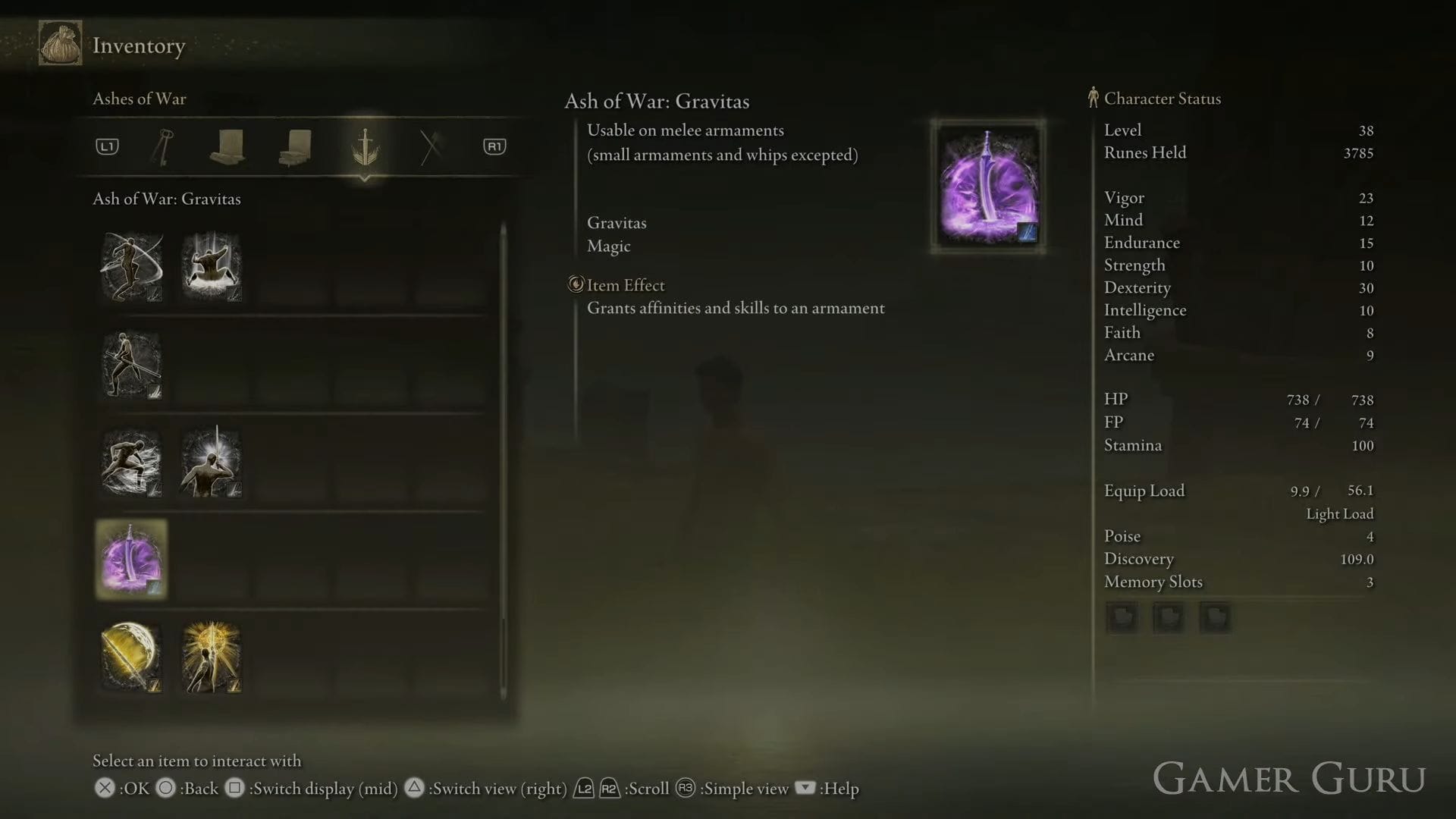This screenshot has height=819, width=1456.
Task: Select the crouching charge ash of war
Action: [131, 463]
